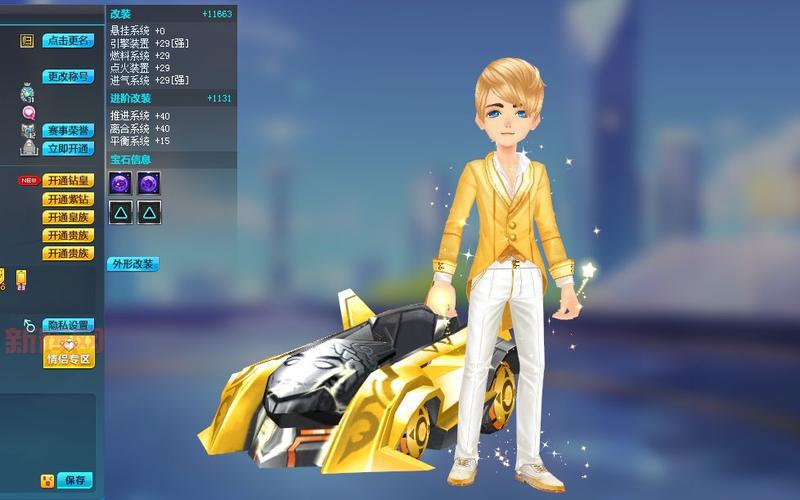Click the yellow emoji face icon
Screen dimensions: 800x500
(x=47, y=481)
